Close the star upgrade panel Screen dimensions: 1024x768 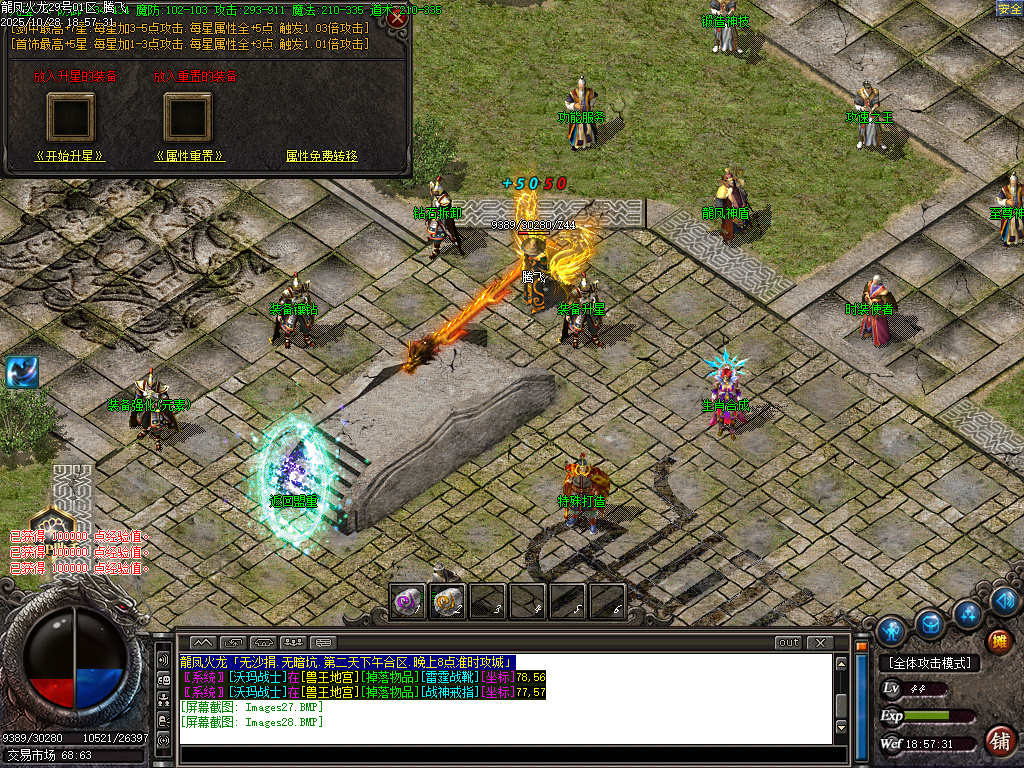[x=398, y=18]
